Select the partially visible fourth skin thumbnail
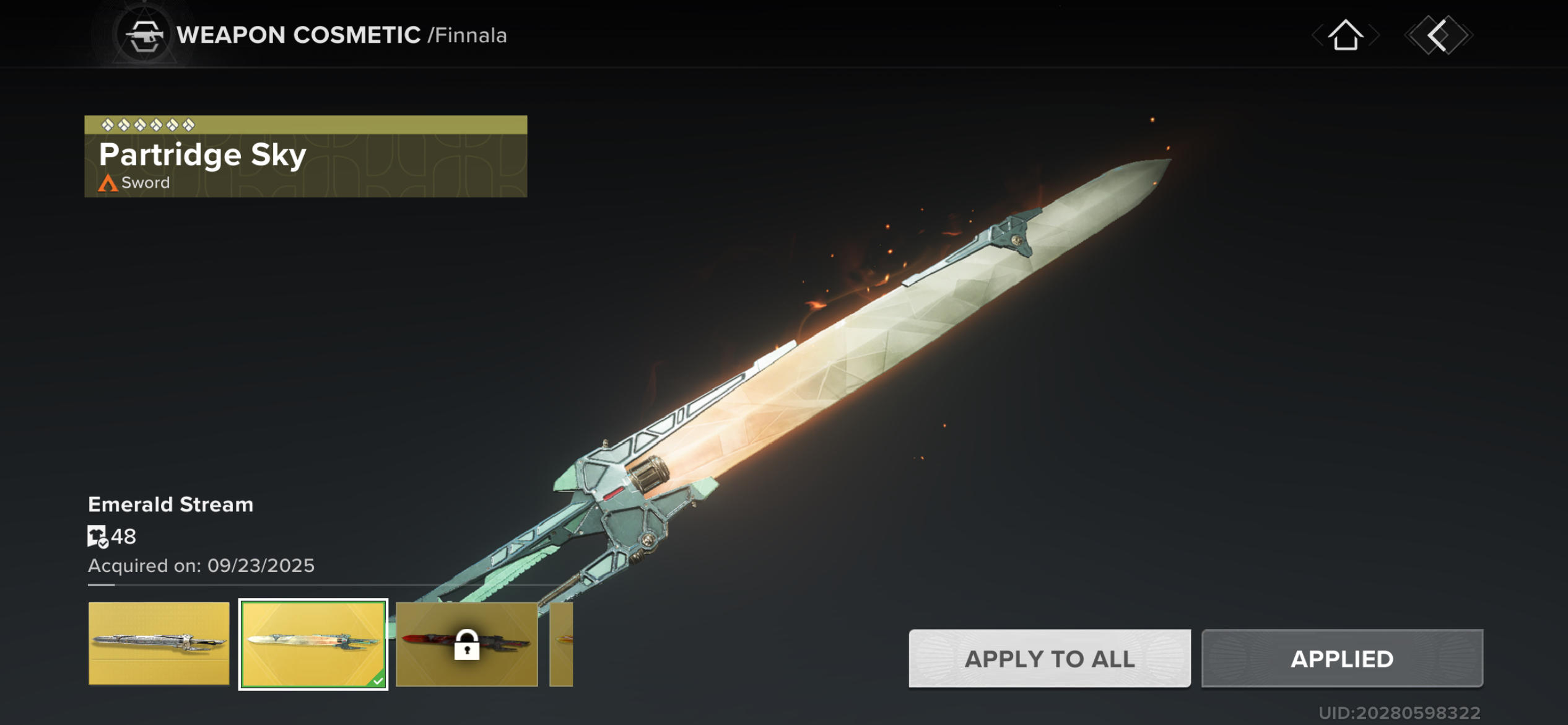The height and width of the screenshot is (725, 1568). (561, 643)
